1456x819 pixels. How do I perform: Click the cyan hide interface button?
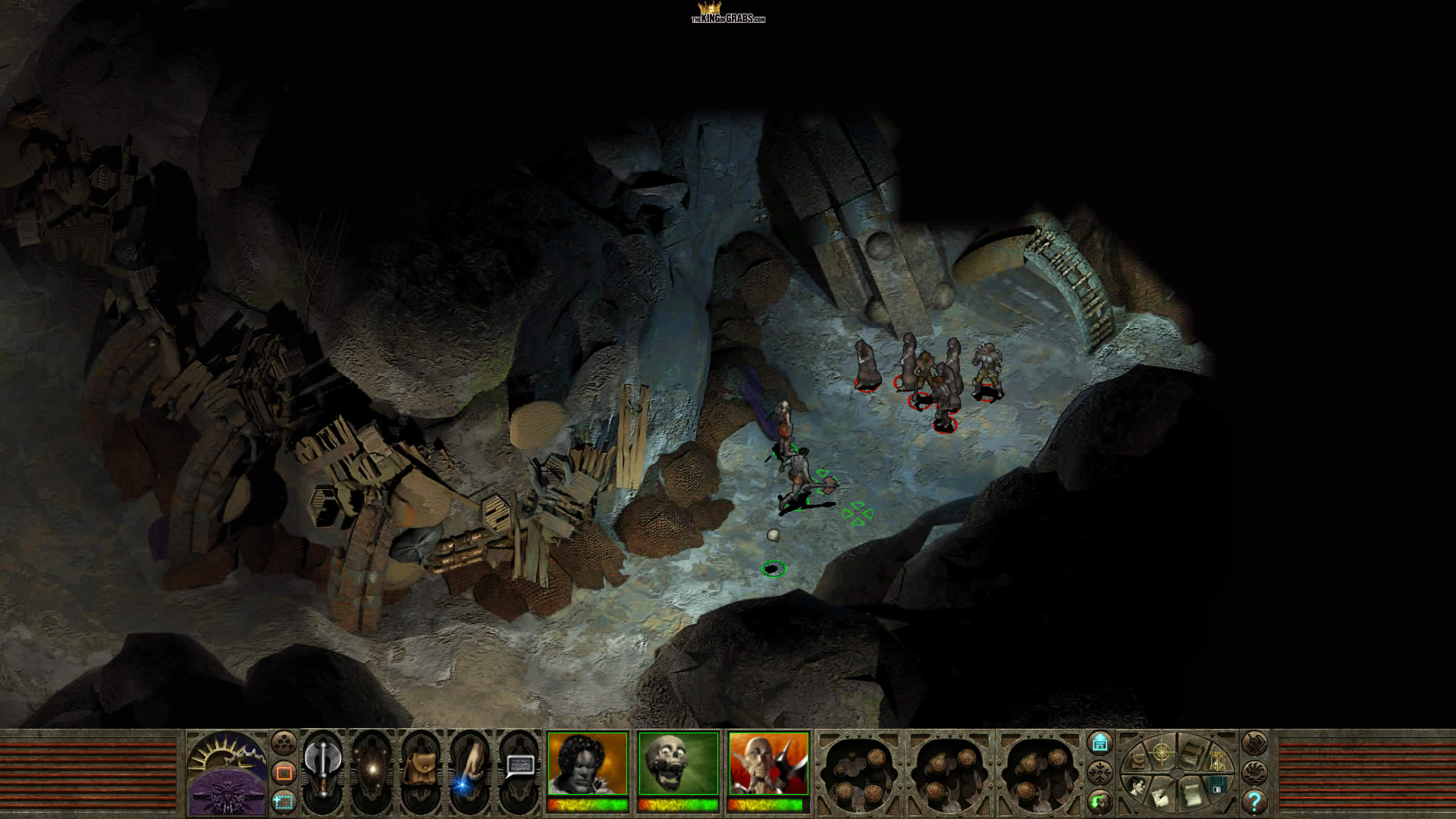point(1100,743)
